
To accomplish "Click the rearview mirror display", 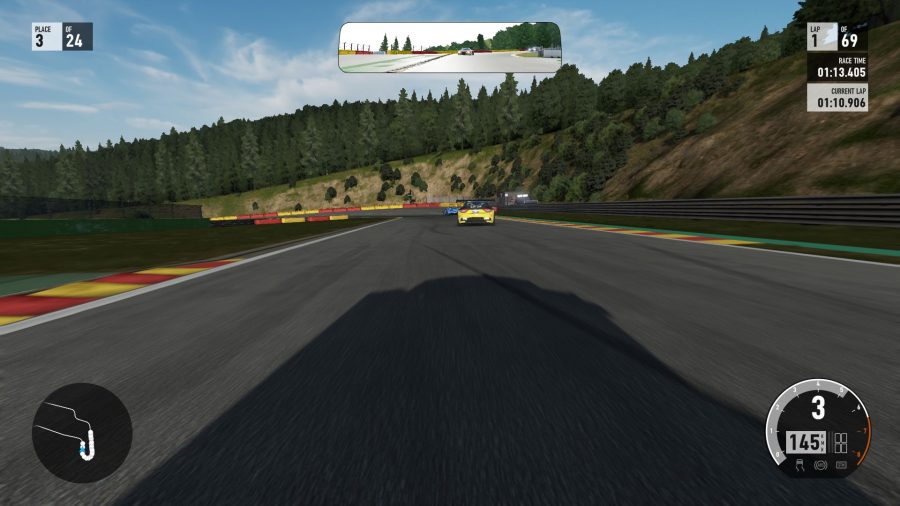I will (x=449, y=48).
